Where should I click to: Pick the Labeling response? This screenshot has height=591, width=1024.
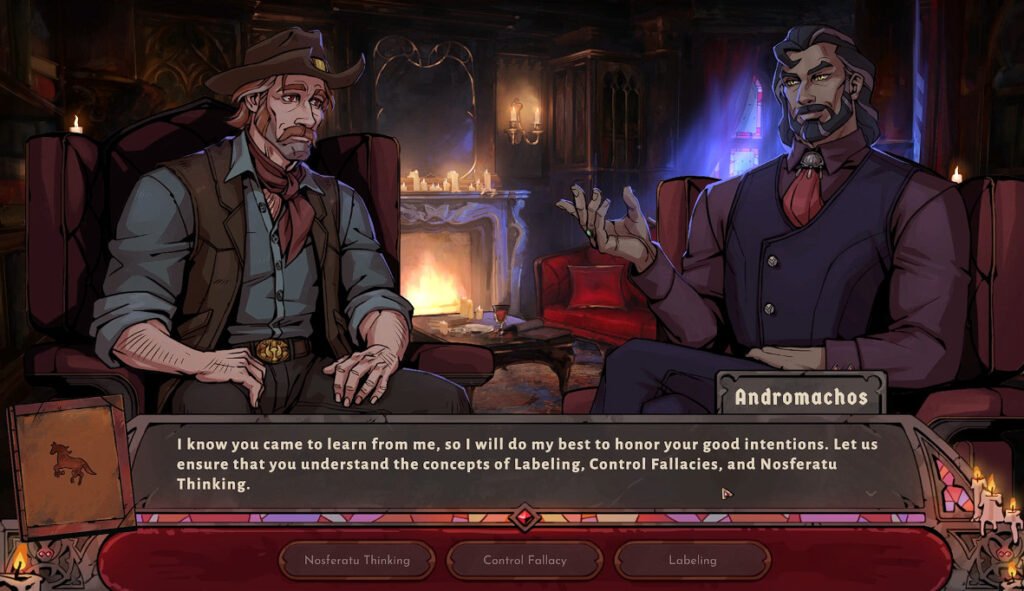tap(692, 560)
